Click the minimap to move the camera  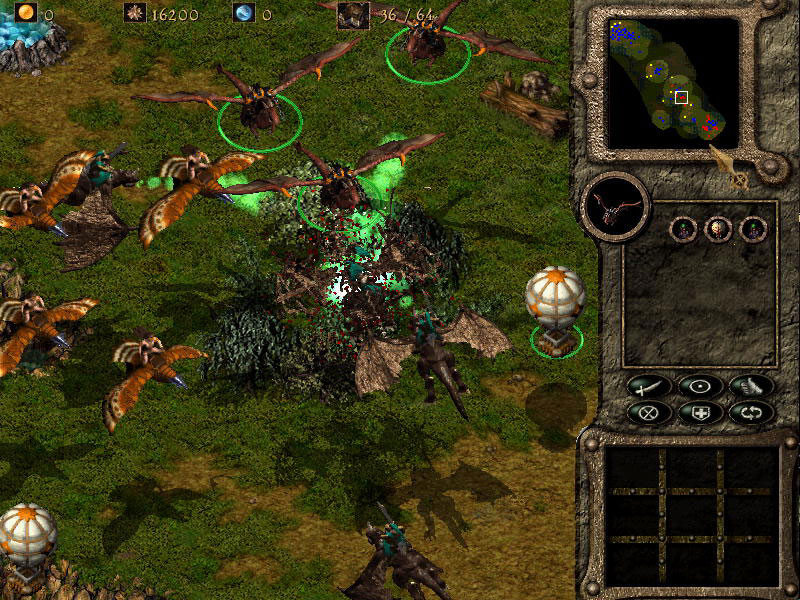pyautogui.click(x=673, y=83)
